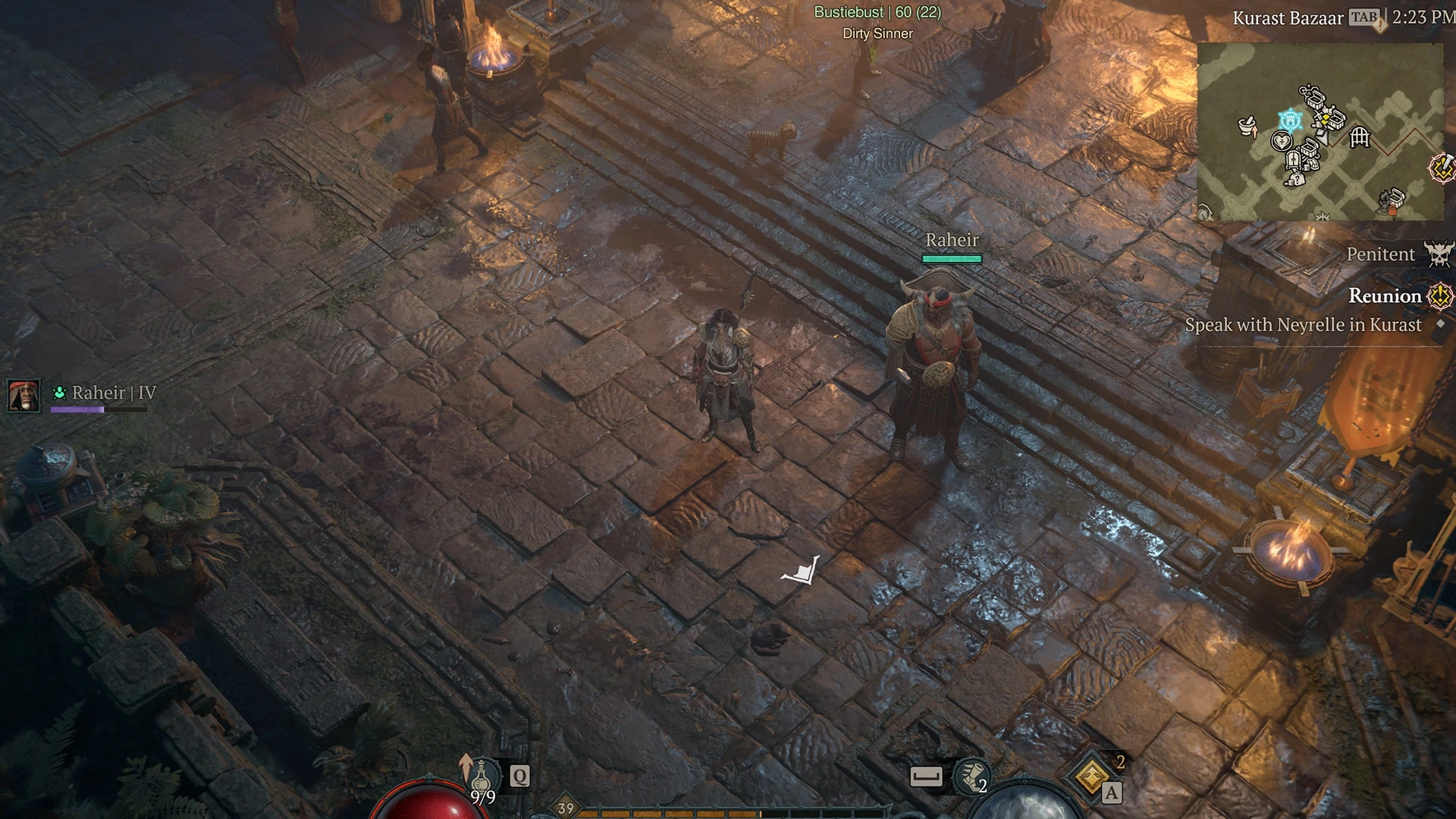
Task: Click the question-mark vendor icon on the minimap
Action: coord(1298,179)
